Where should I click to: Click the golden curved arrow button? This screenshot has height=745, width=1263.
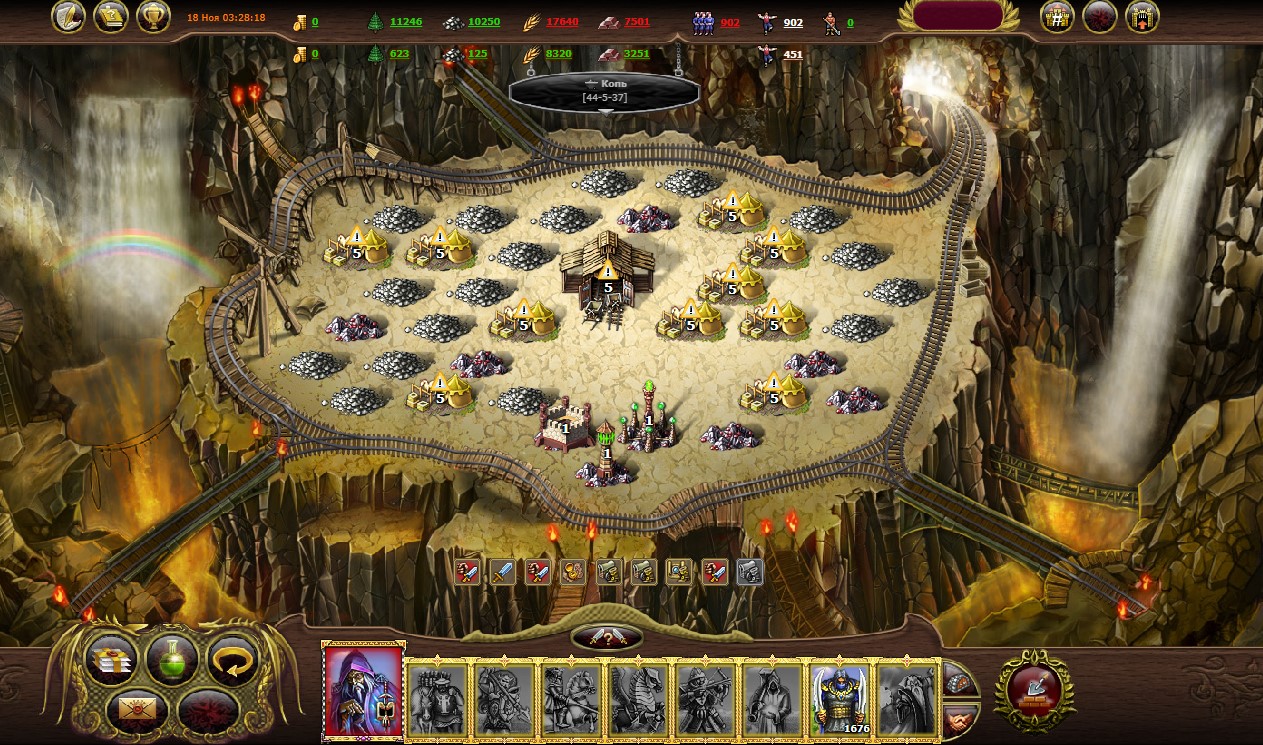click(232, 660)
